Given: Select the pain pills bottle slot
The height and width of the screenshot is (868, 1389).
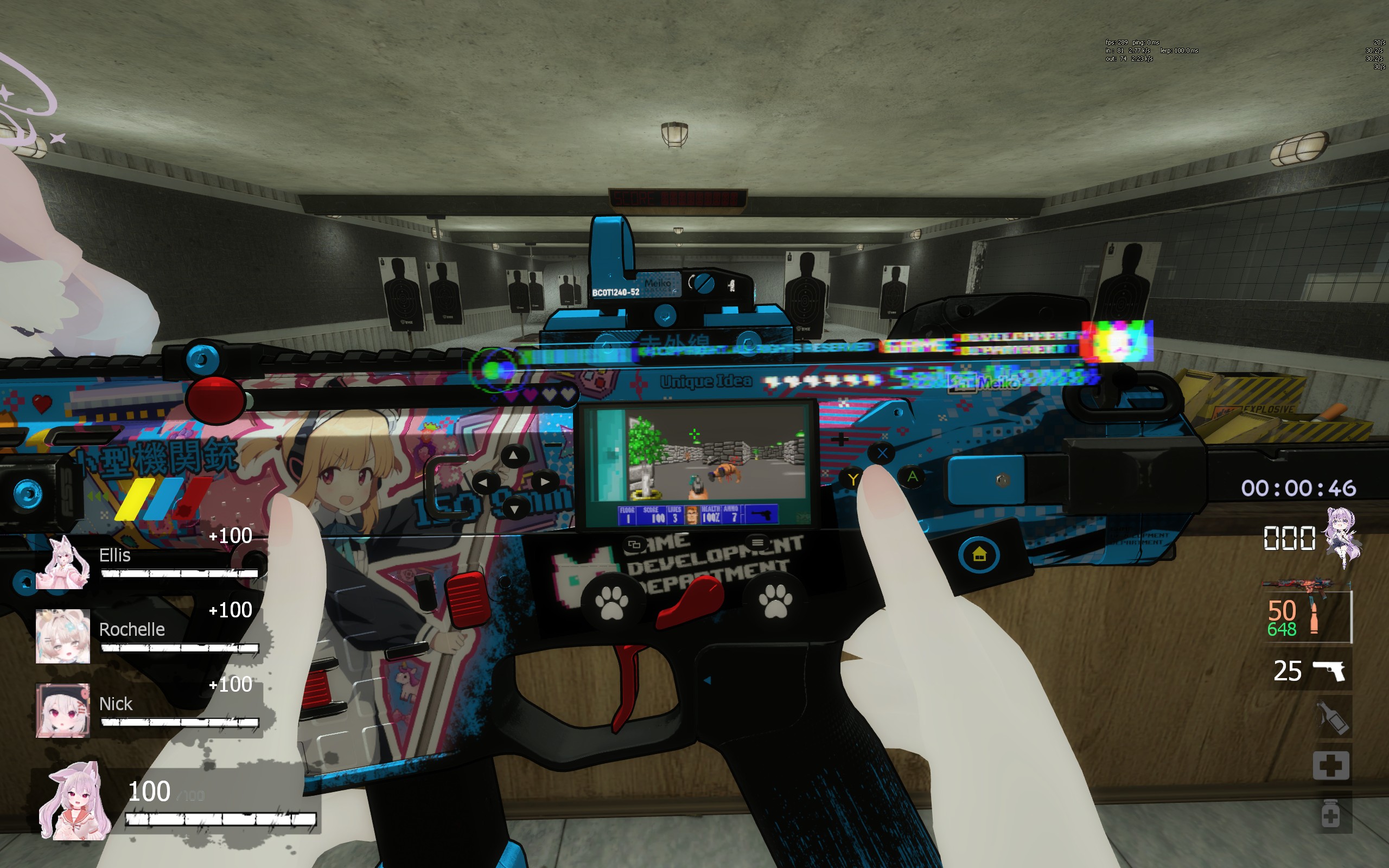Looking at the screenshot, I should (1330, 814).
